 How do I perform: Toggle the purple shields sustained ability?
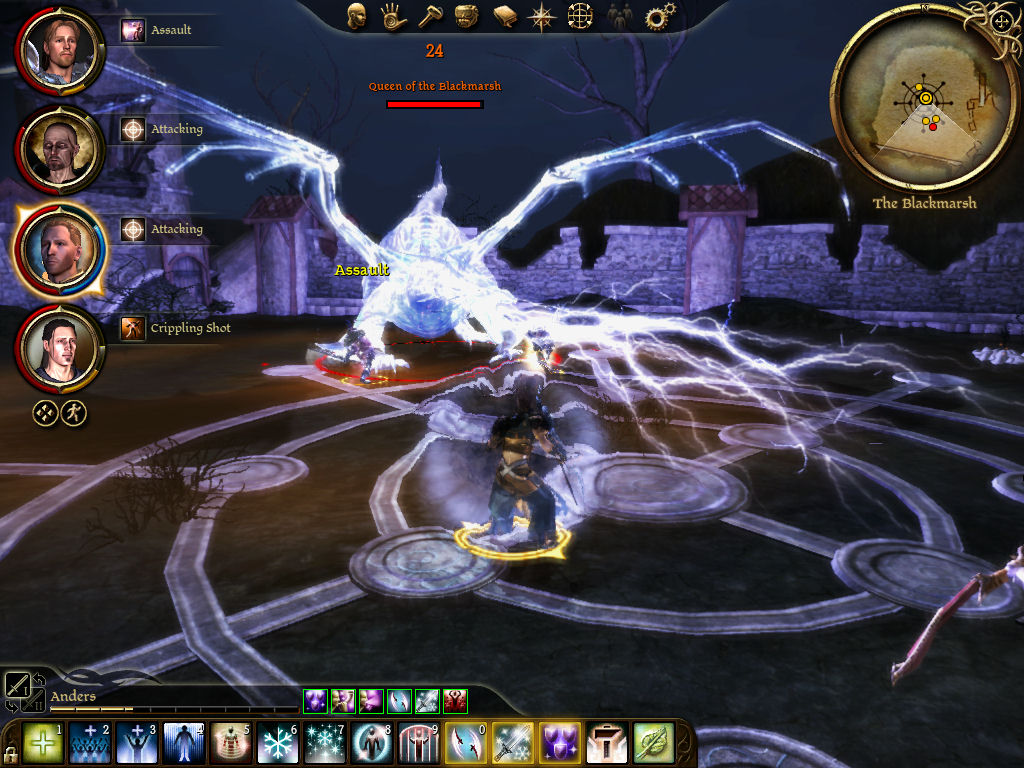pos(561,743)
